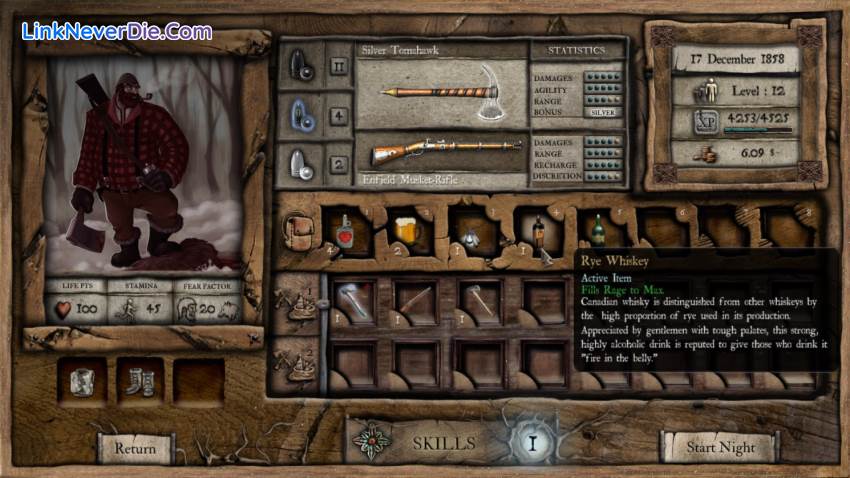The image size is (850, 478).
Task: Select the silver trinket equipment slot
Action: click(x=81, y=382)
